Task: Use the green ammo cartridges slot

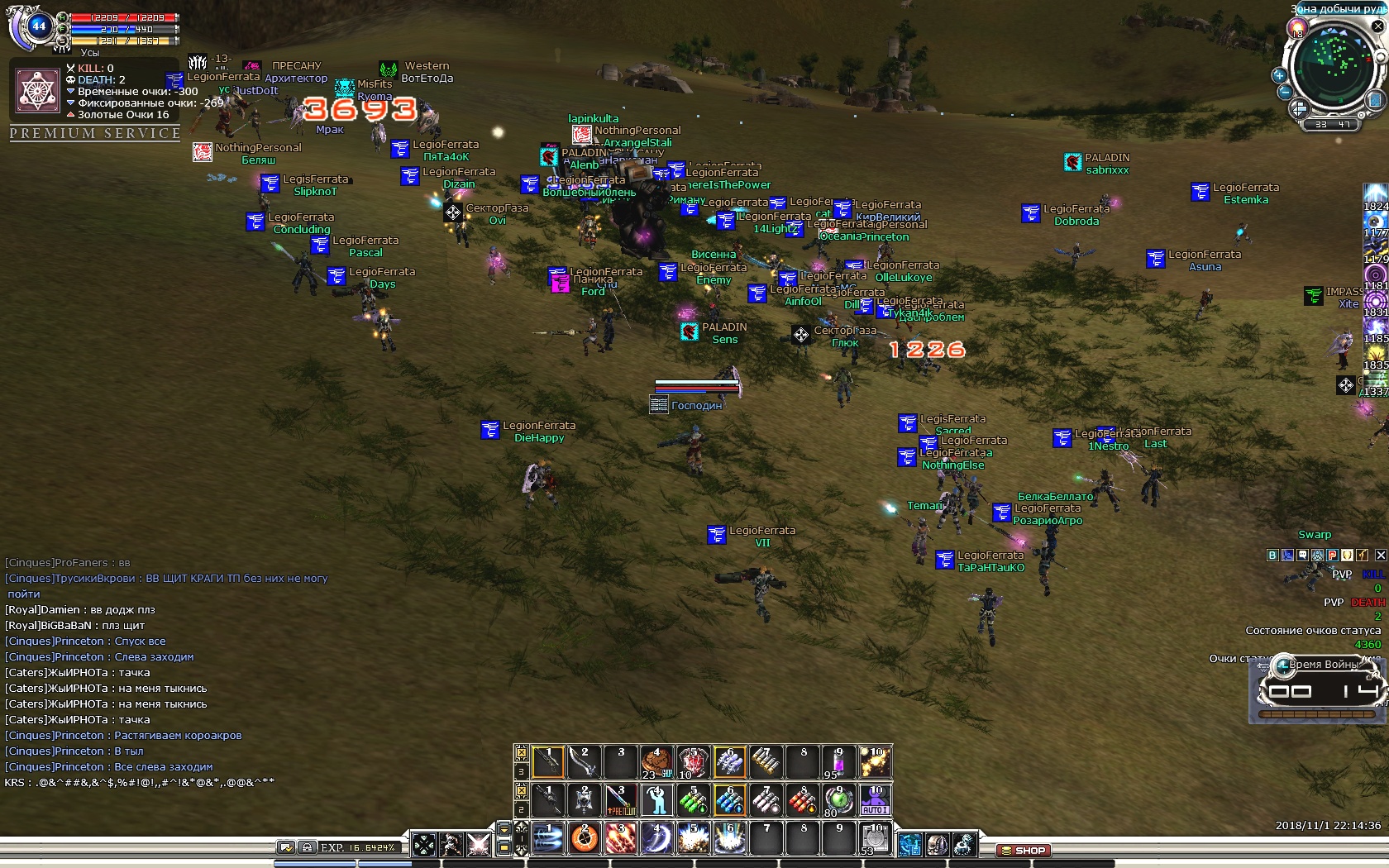Action: pos(693,800)
